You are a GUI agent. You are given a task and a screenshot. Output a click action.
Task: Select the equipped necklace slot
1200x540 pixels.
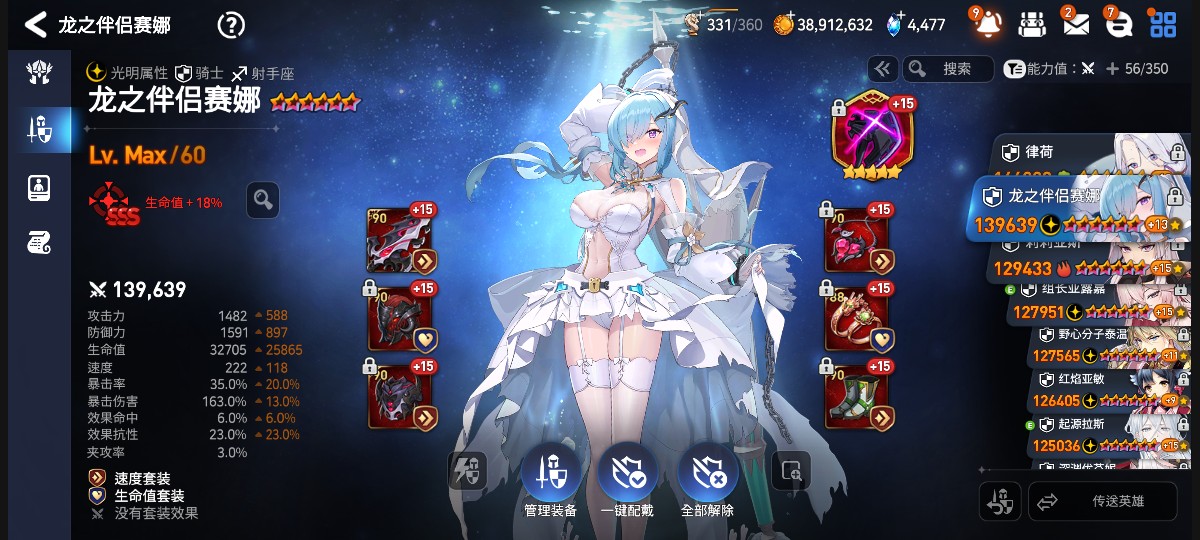coord(857,241)
